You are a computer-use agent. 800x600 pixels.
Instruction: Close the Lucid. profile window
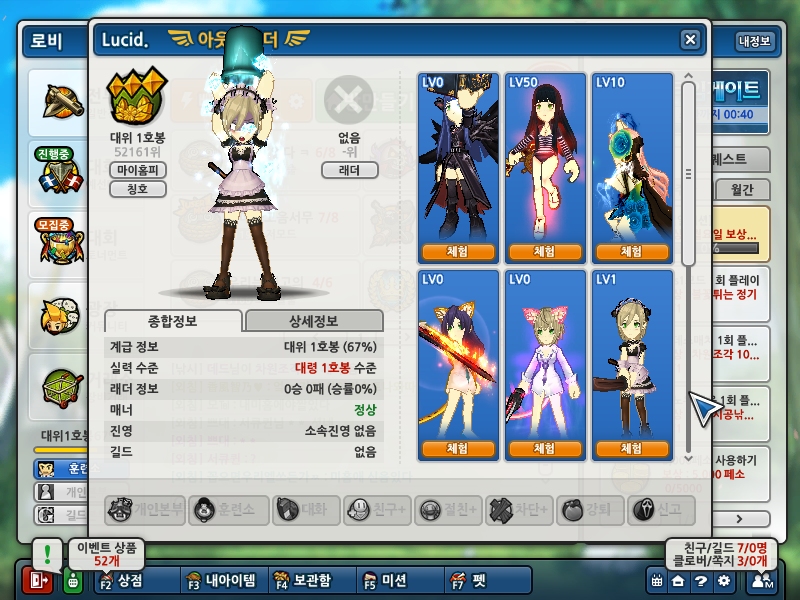690,39
